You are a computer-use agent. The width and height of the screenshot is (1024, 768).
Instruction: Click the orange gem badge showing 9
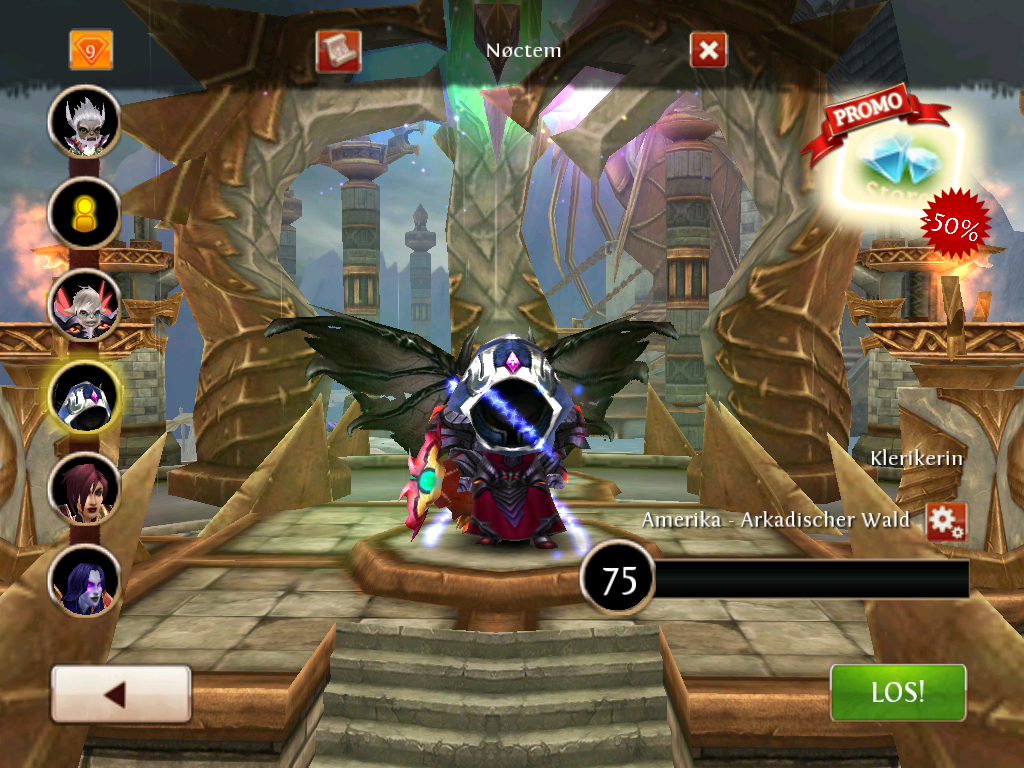(91, 50)
